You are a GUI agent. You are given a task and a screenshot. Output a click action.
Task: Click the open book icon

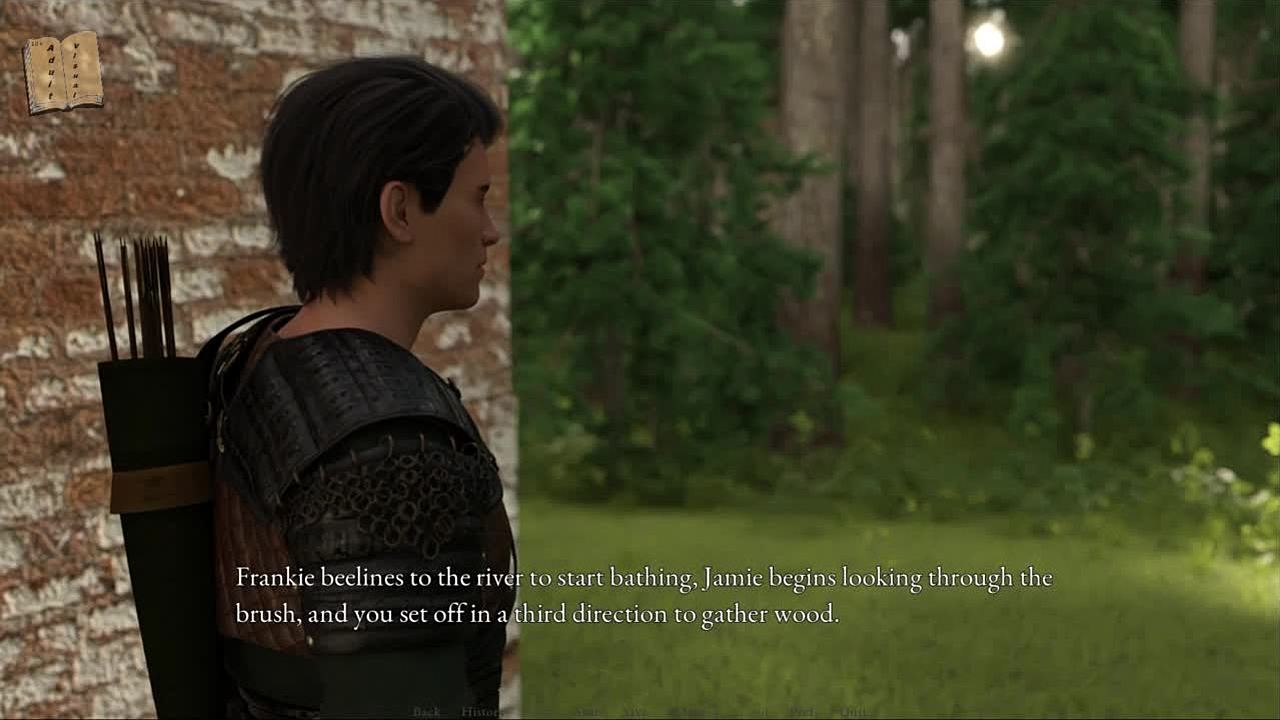coord(63,71)
